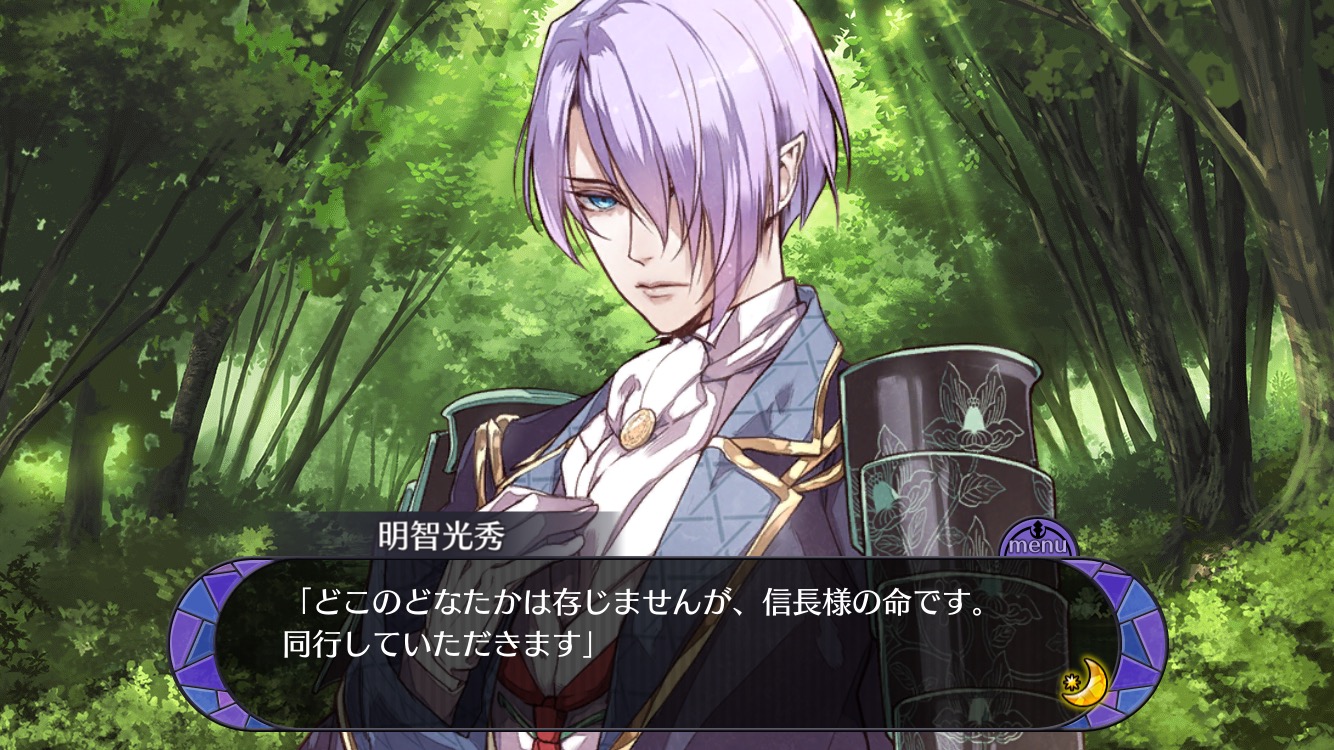Screen dimensions: 1334x750
Task: Open the purple menu button
Action: click(x=1037, y=541)
